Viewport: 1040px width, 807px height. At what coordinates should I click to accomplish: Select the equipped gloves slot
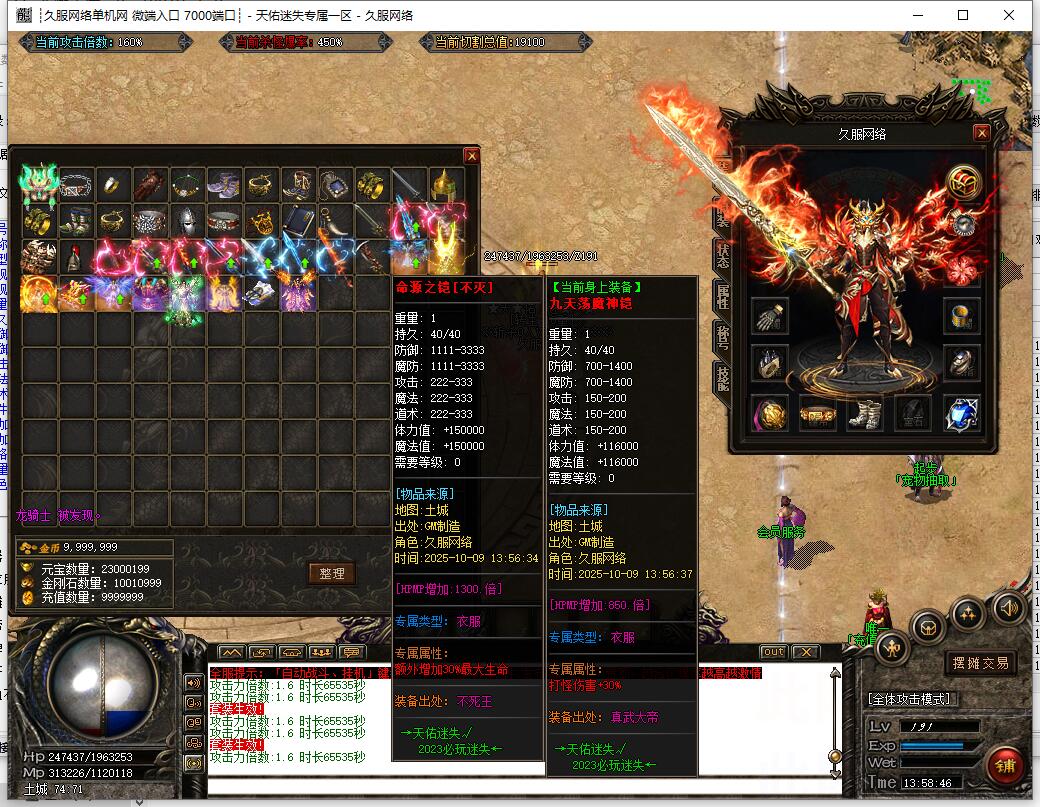[x=769, y=316]
